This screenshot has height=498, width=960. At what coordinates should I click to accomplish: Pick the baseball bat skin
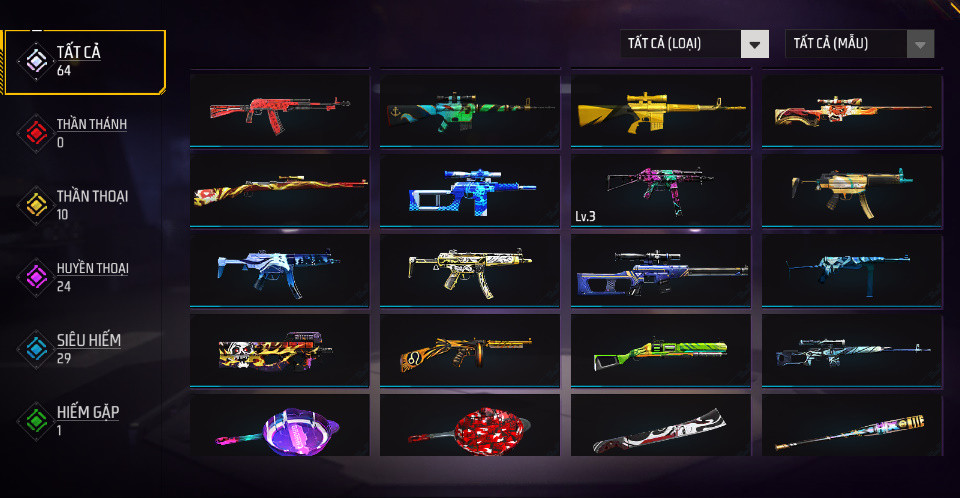[x=851, y=430]
